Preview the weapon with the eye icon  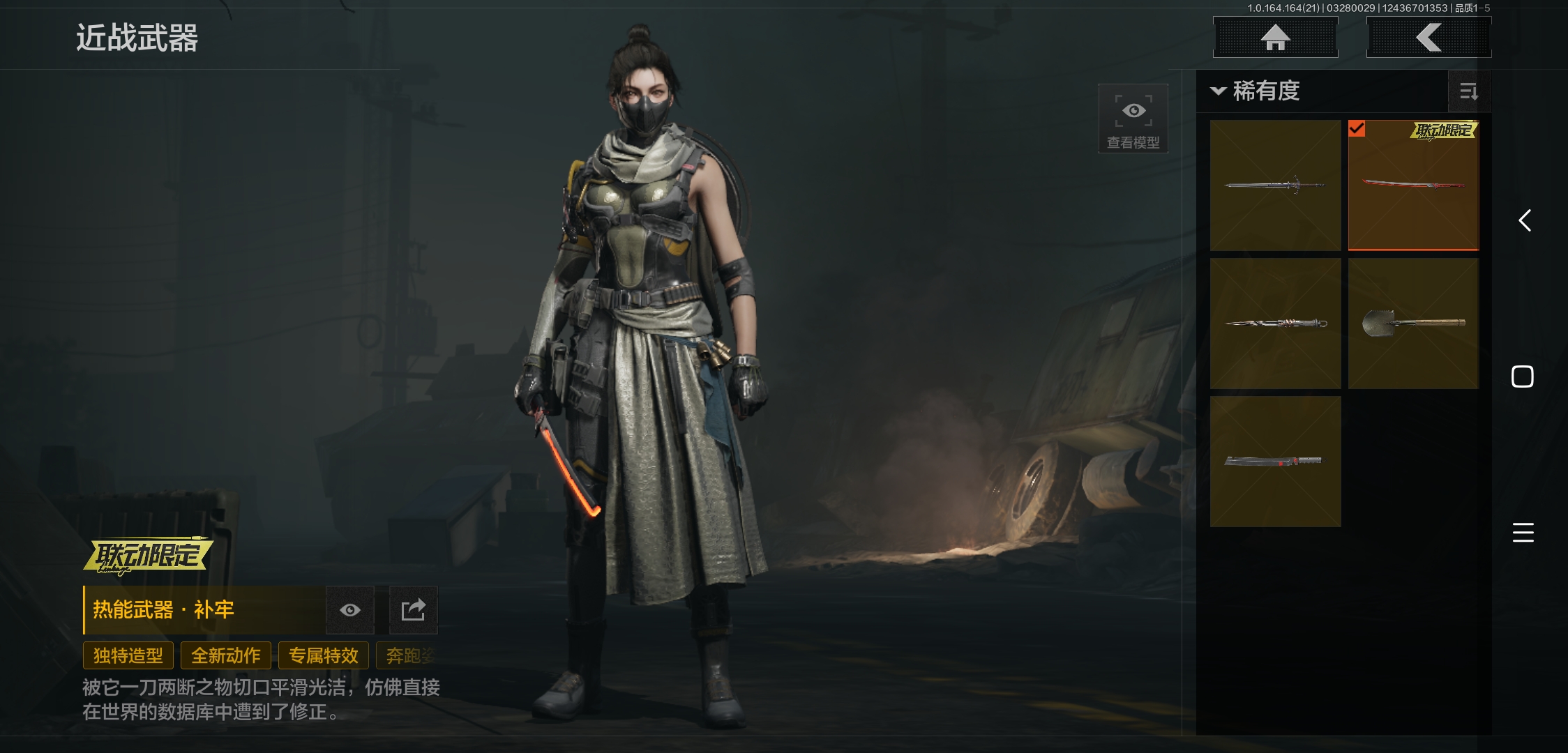(x=350, y=611)
